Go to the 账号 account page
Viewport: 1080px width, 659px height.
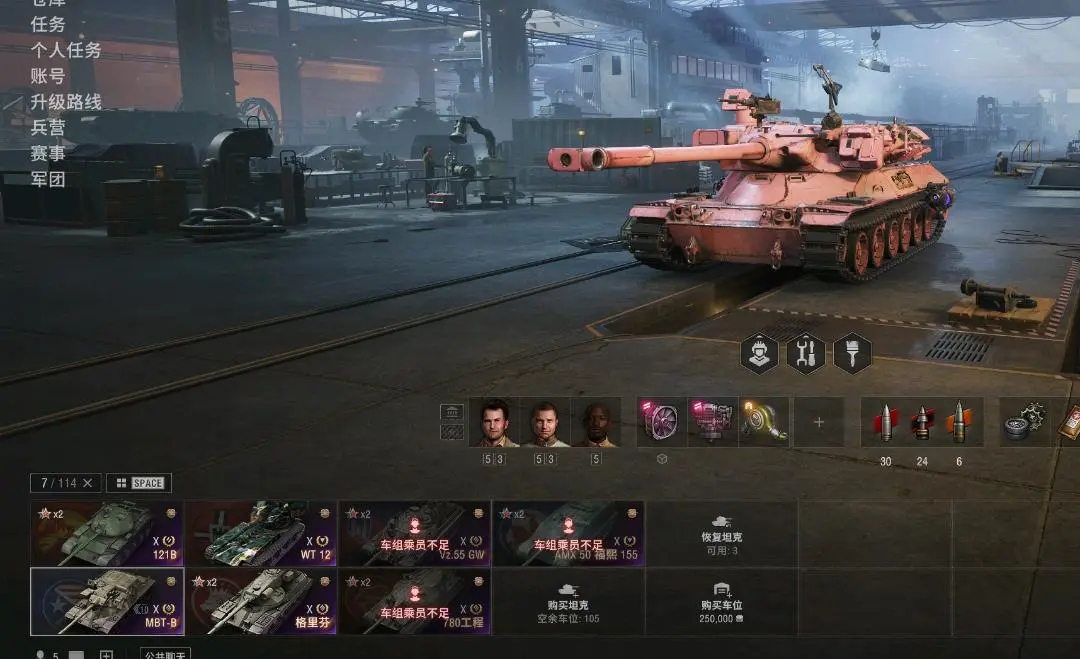pyautogui.click(x=48, y=76)
